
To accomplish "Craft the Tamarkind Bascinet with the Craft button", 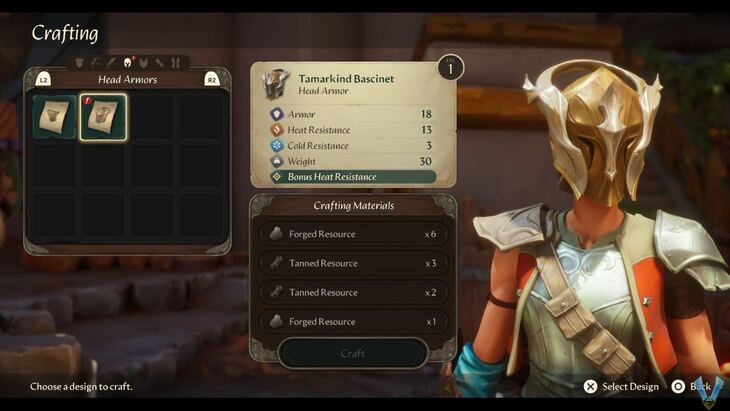I will (353, 353).
